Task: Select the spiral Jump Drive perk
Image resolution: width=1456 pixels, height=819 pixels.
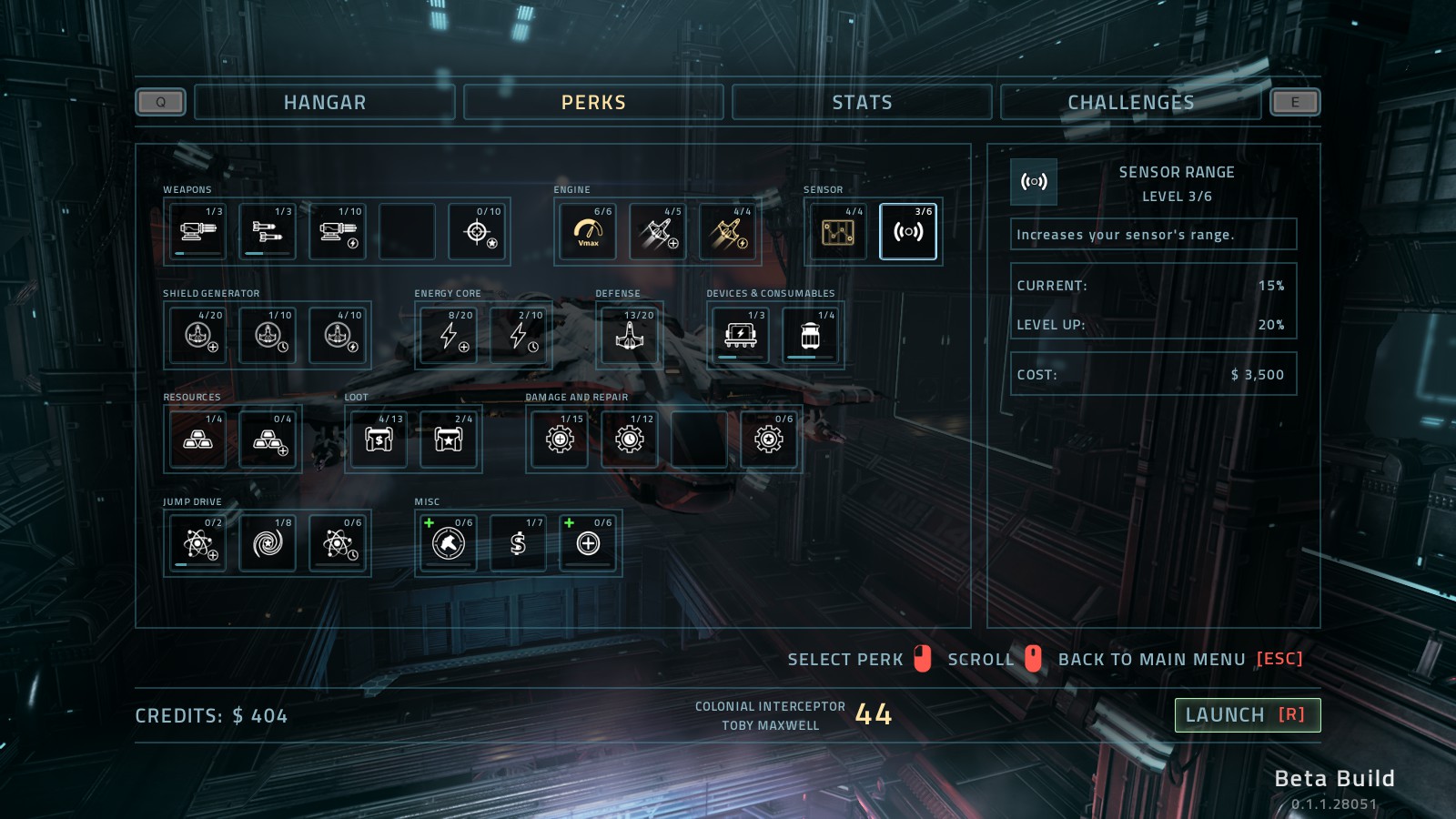Action: [x=268, y=543]
